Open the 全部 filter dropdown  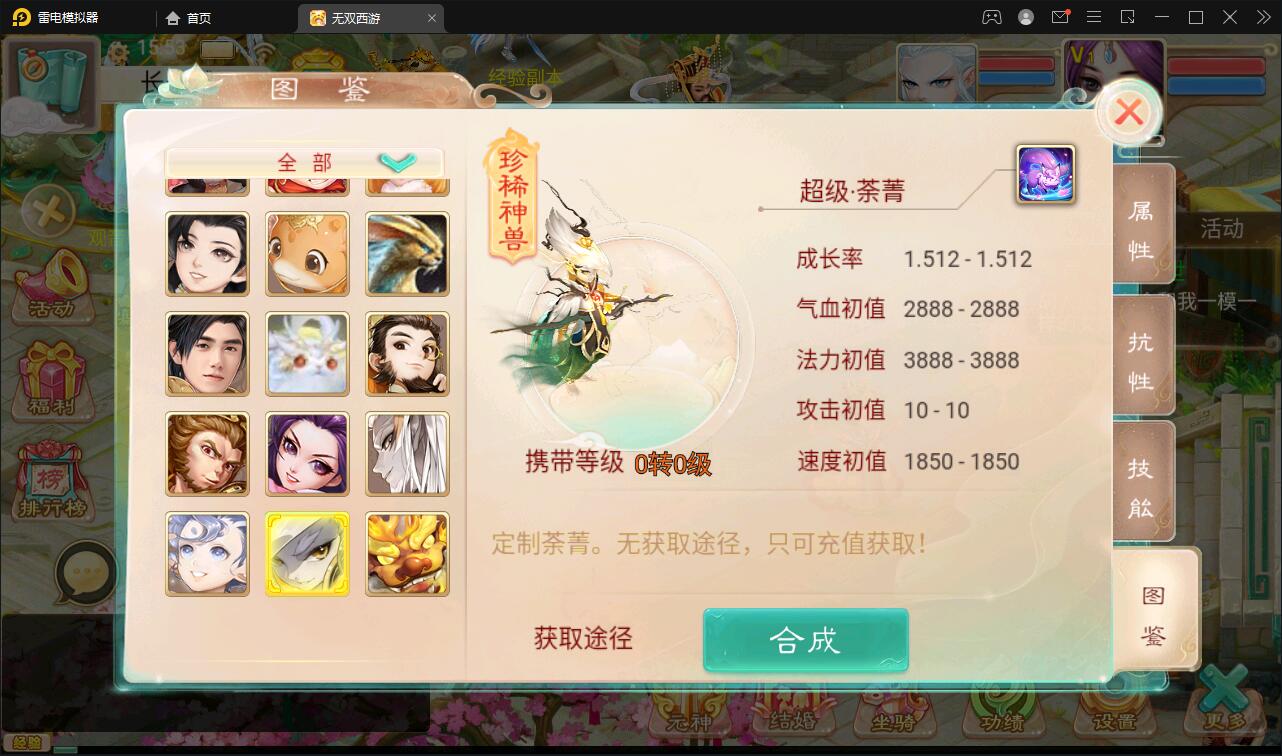point(303,162)
